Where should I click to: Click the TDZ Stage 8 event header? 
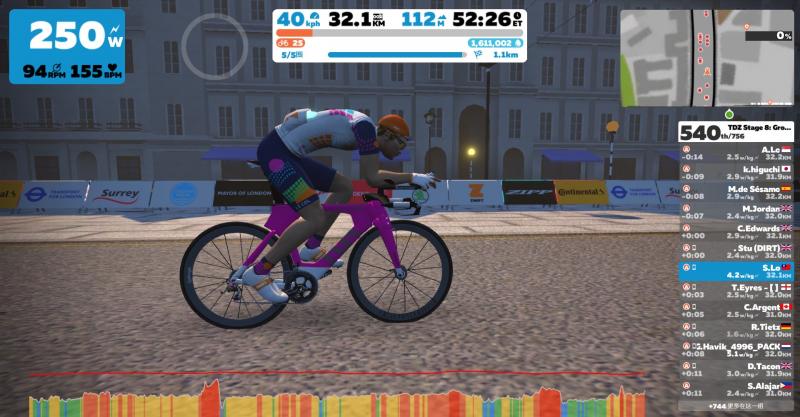(x=736, y=133)
